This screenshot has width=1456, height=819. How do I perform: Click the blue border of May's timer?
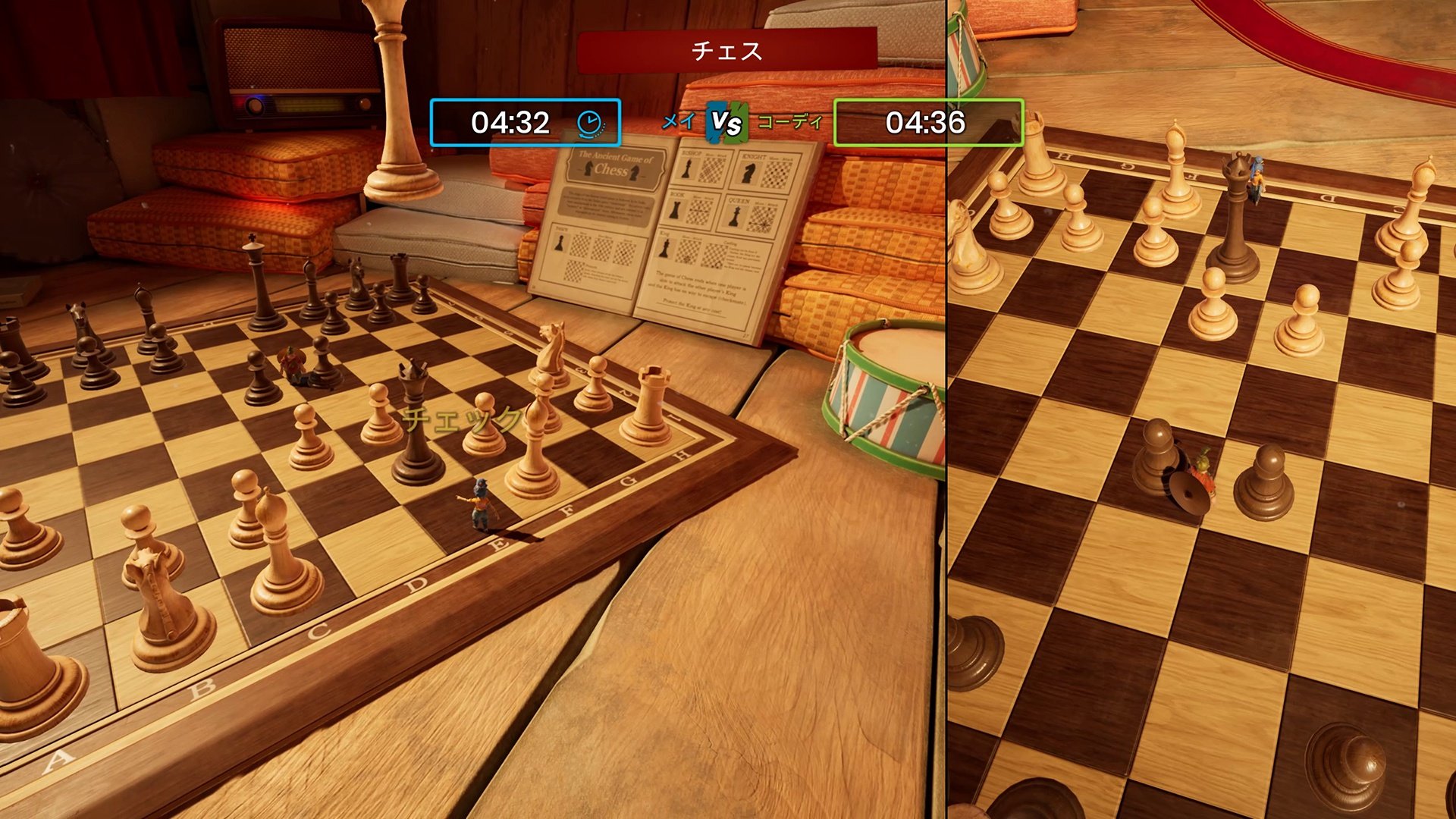[432, 121]
